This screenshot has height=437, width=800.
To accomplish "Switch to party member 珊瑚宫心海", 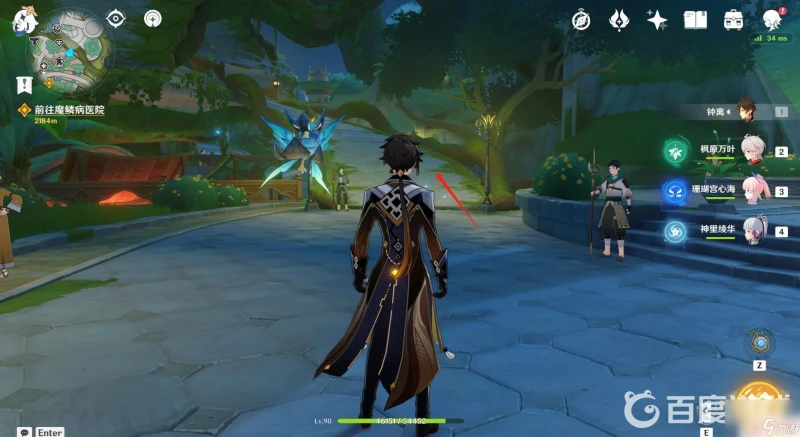I will [x=751, y=191].
